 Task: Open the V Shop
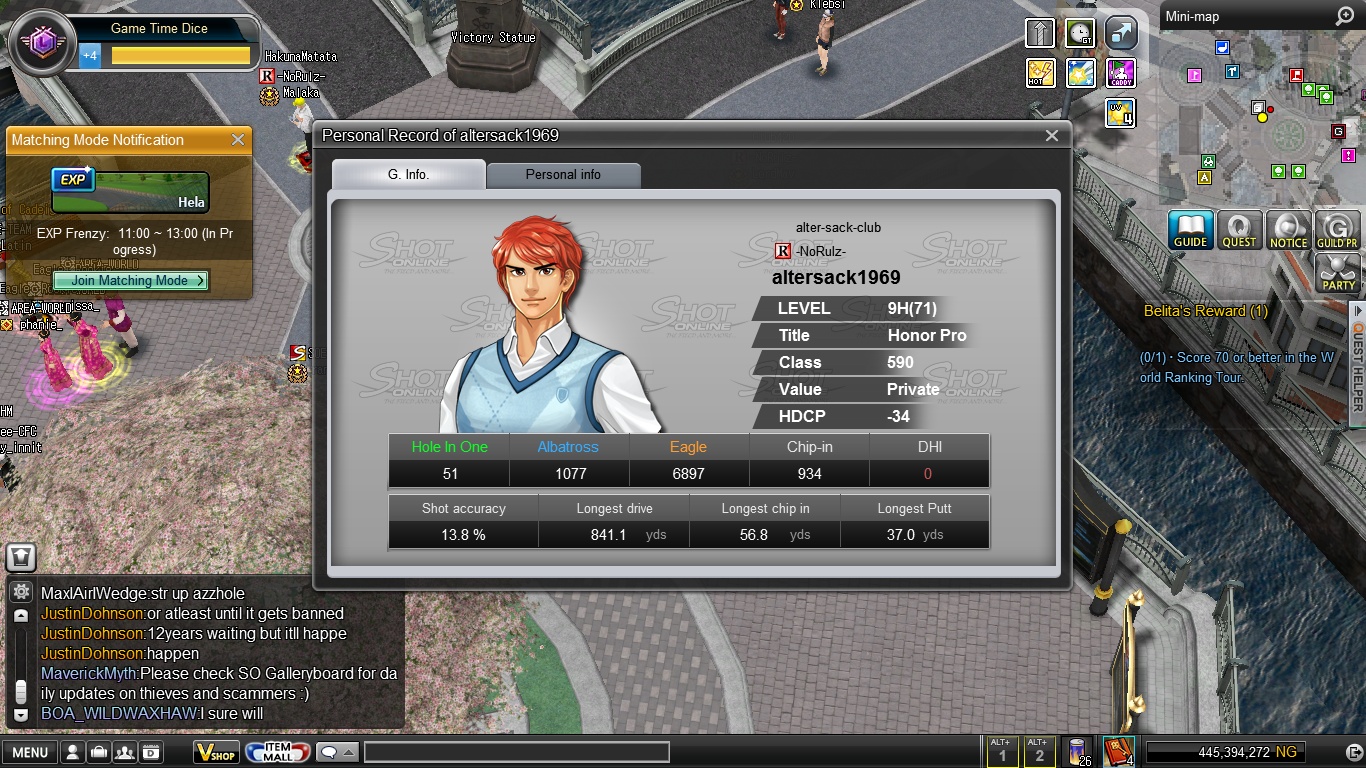tap(216, 752)
